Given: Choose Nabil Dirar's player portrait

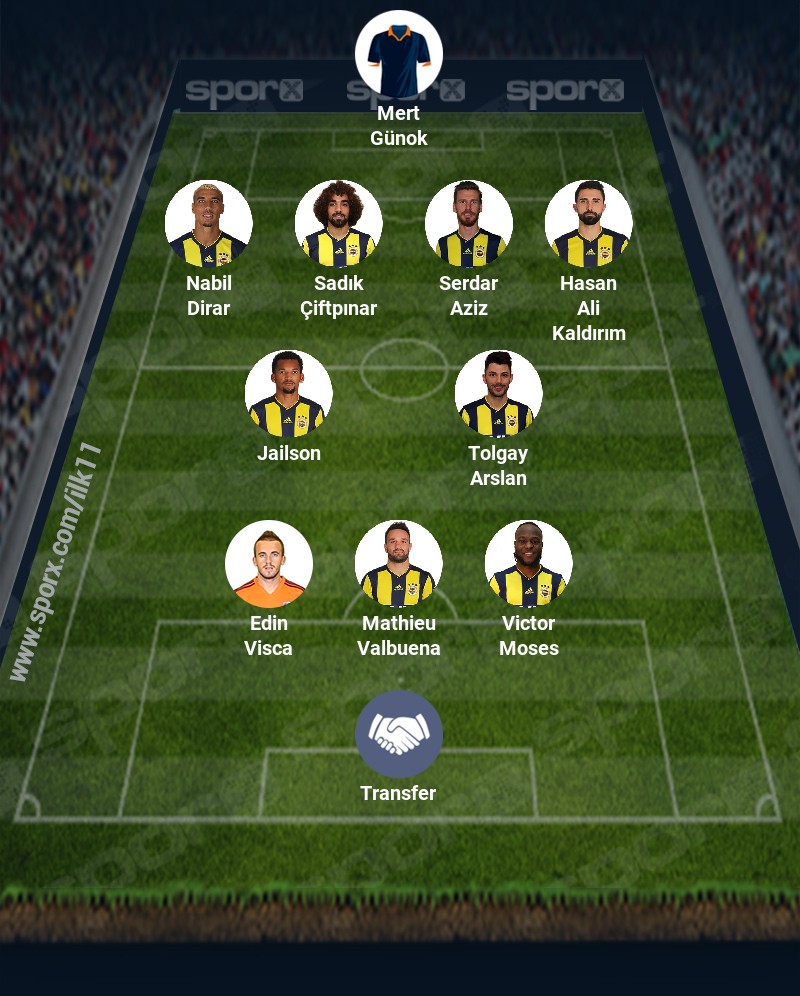Looking at the screenshot, I should tap(209, 224).
